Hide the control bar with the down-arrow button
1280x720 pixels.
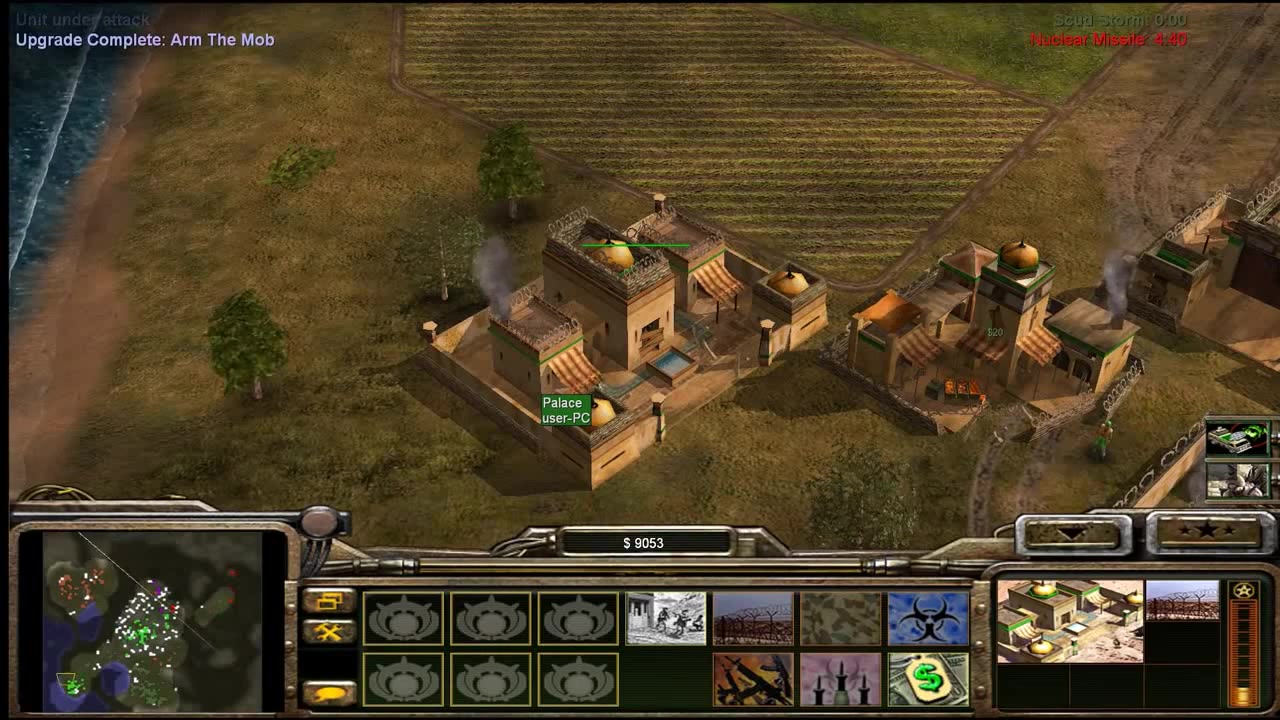point(1072,533)
